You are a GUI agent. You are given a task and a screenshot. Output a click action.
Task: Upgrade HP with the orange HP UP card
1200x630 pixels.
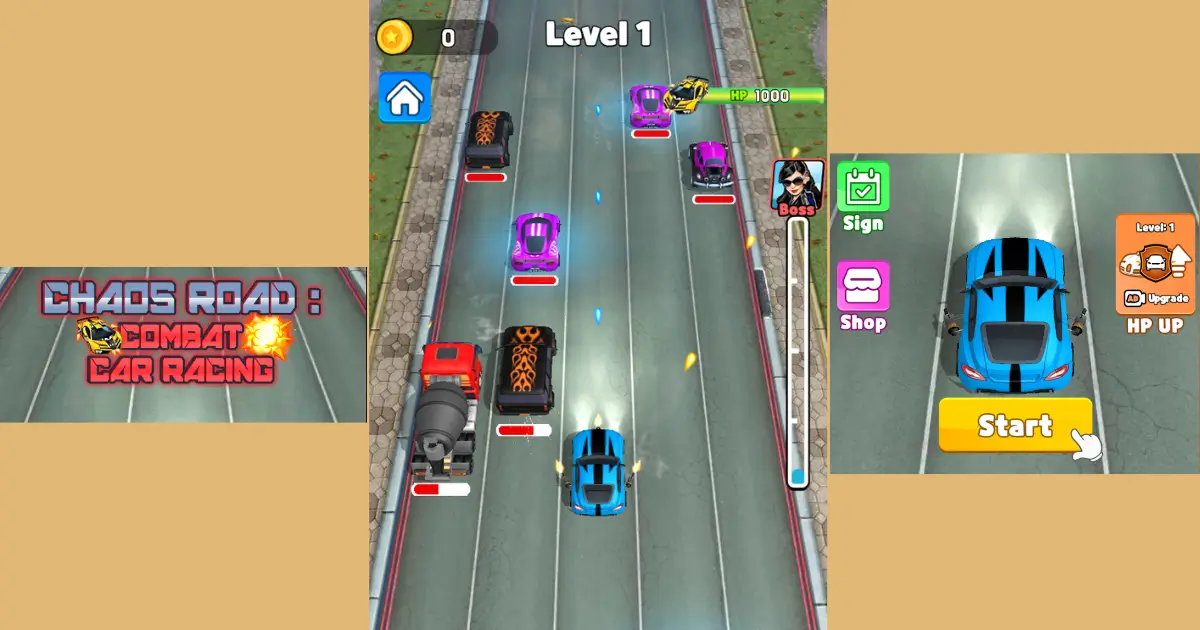pyautogui.click(x=1155, y=265)
